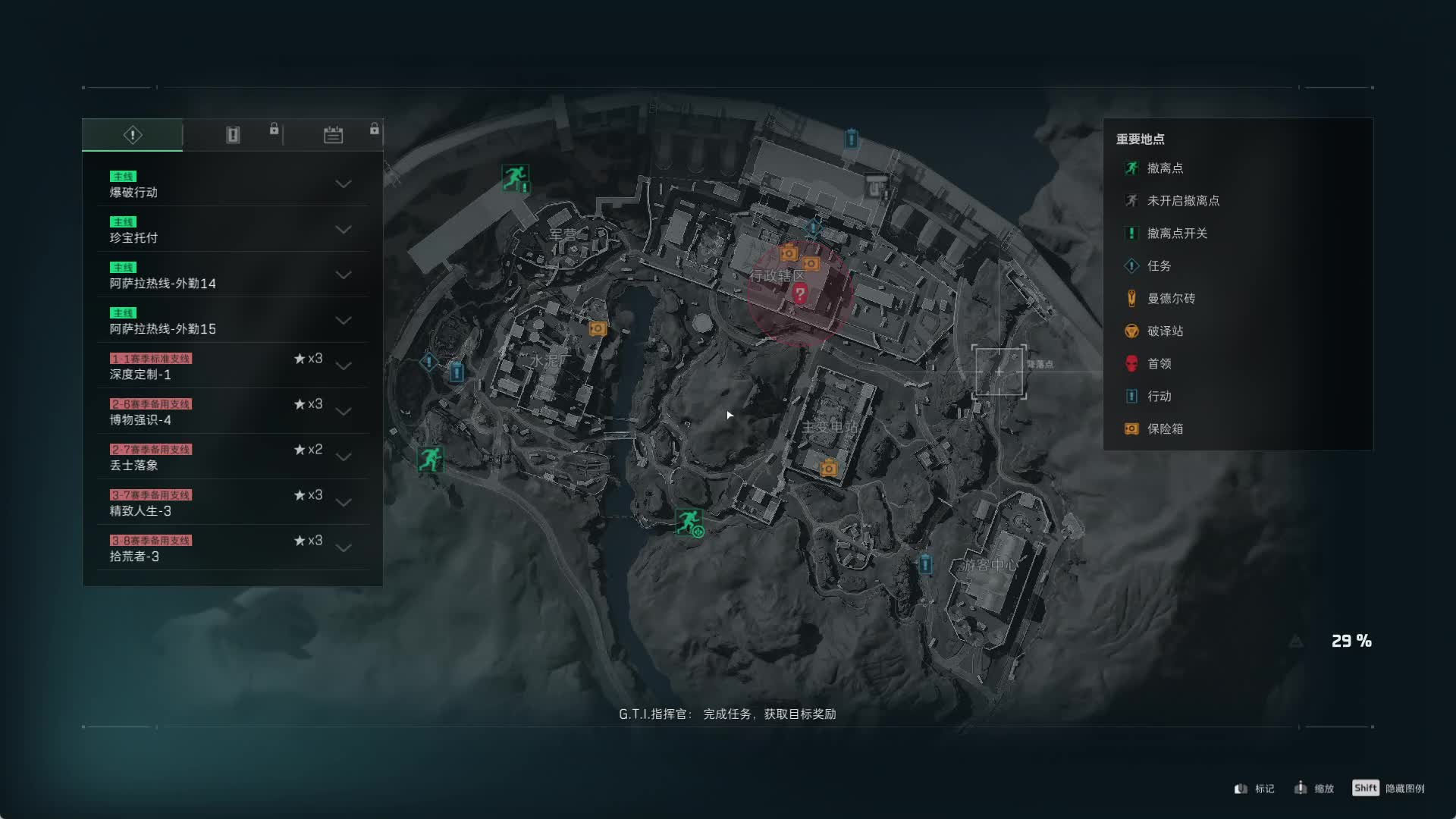Toggle the 保险箱 legend filter
The image size is (1456, 819).
point(1165,429)
